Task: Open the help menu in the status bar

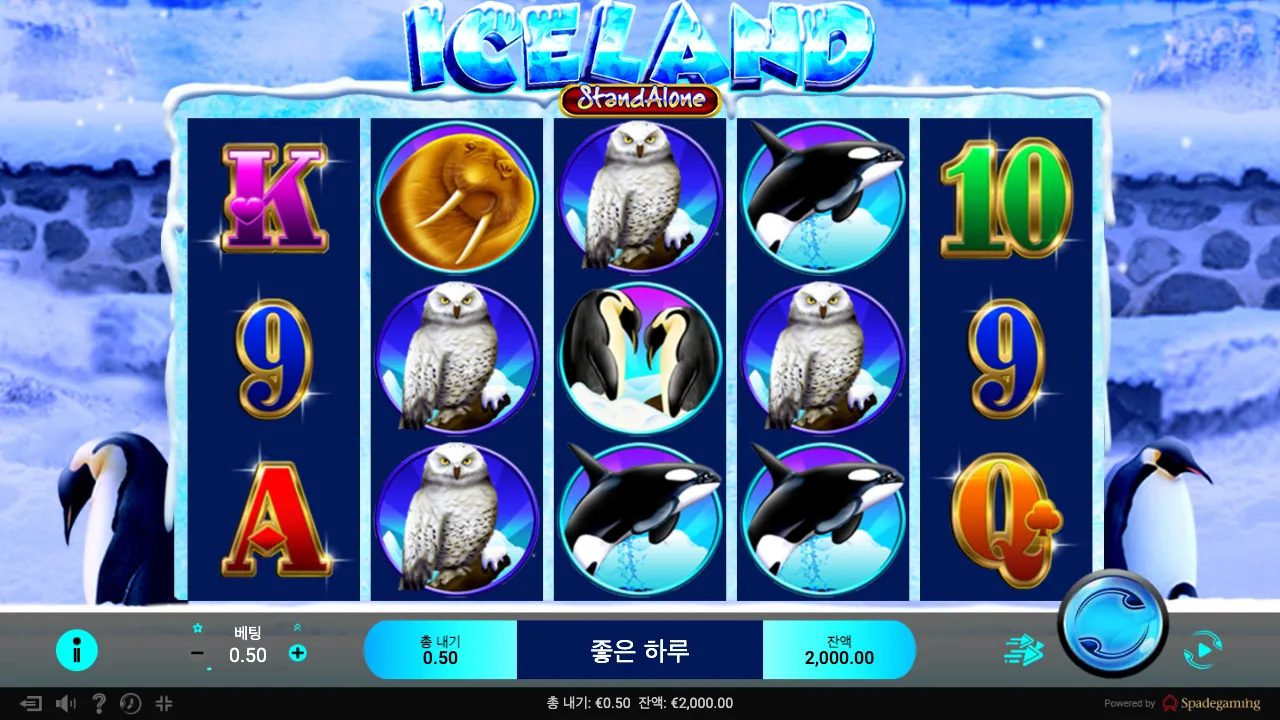Action: (98, 703)
